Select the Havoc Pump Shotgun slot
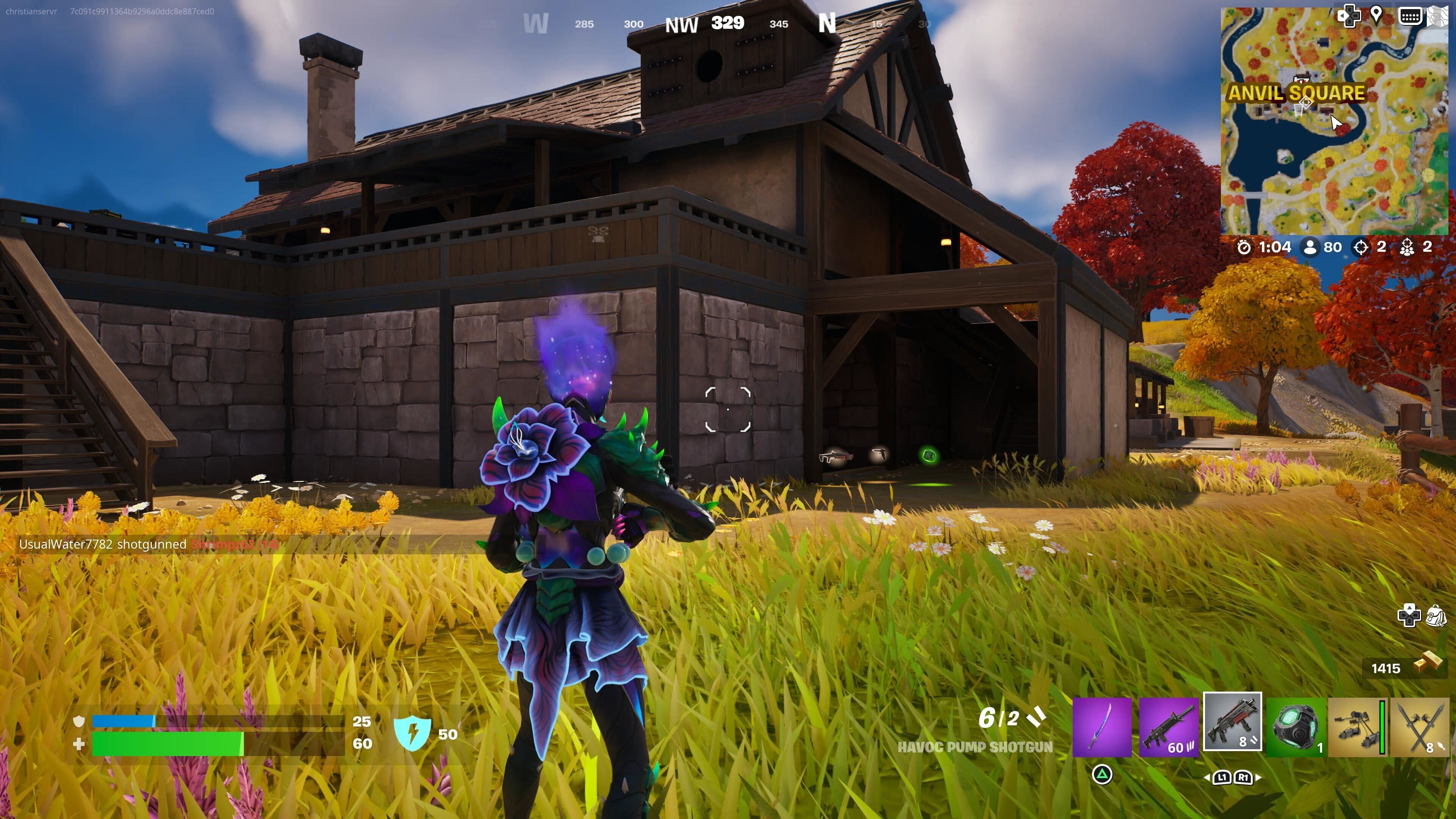This screenshot has height=819, width=1456. (1232, 722)
